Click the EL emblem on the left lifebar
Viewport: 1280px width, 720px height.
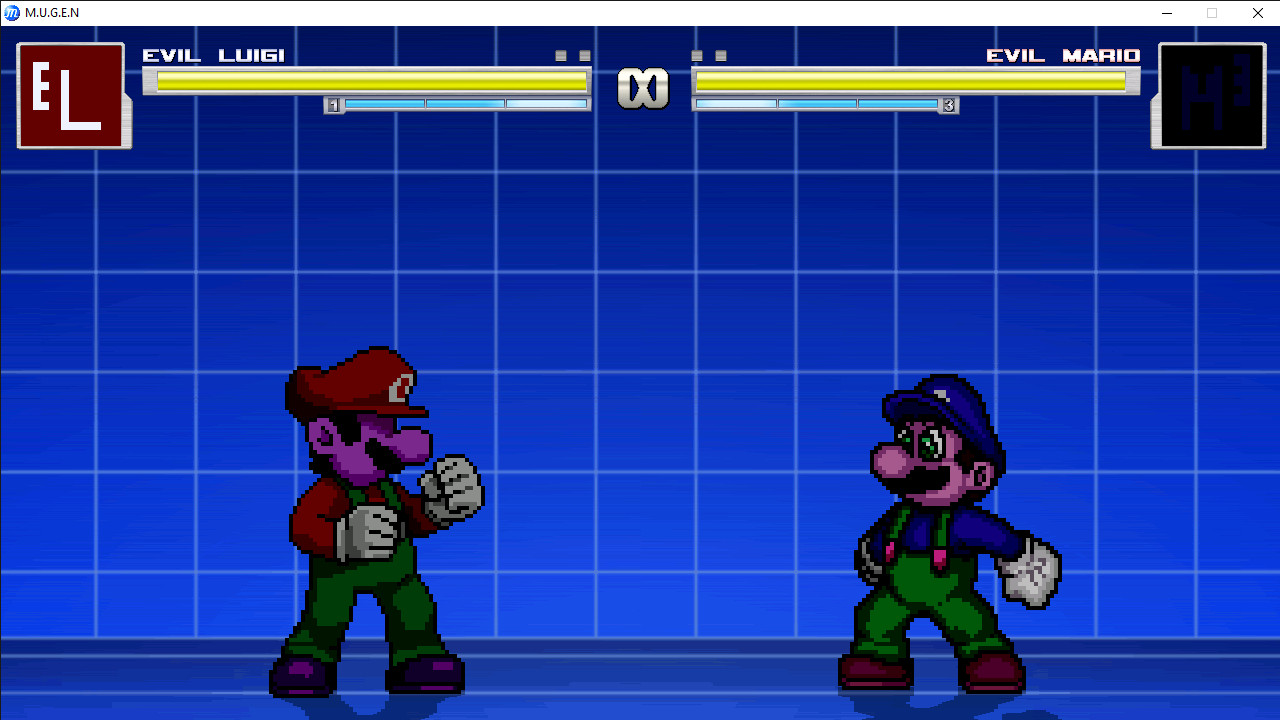pos(74,95)
